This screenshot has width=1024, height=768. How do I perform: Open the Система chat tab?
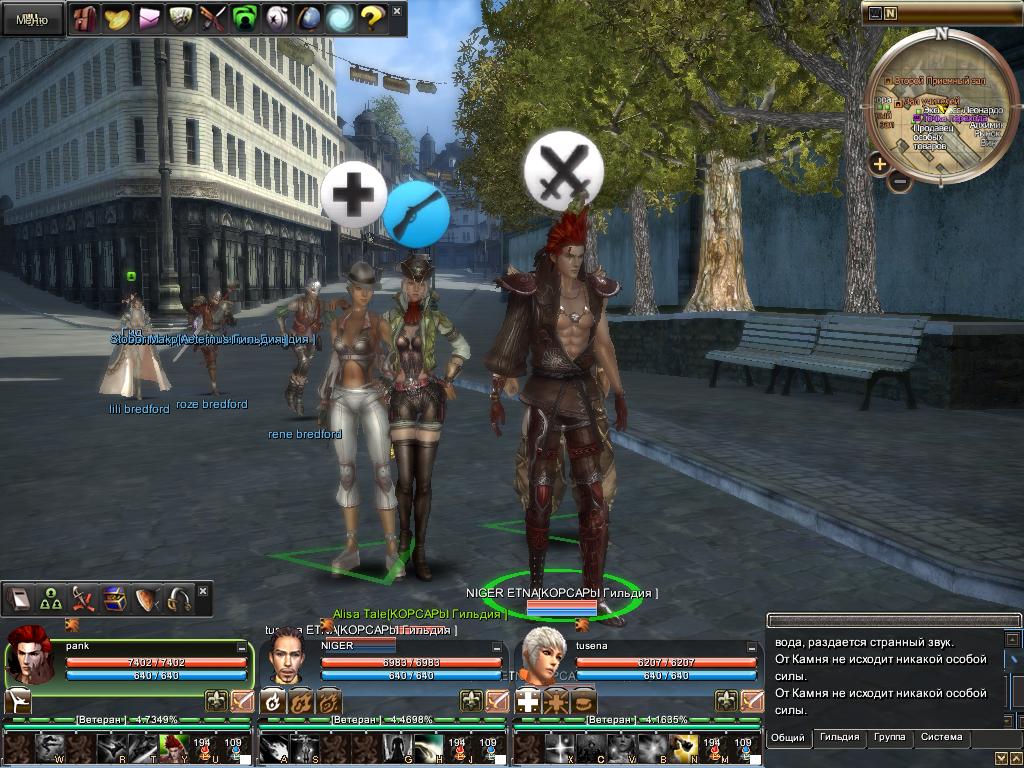point(941,738)
